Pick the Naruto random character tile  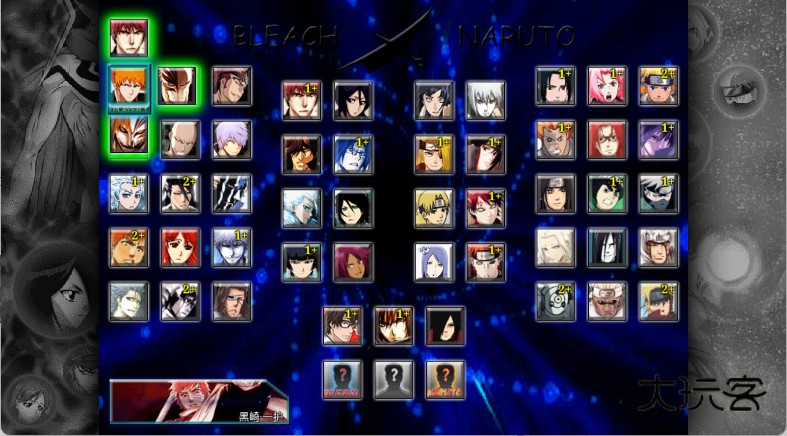(x=446, y=380)
